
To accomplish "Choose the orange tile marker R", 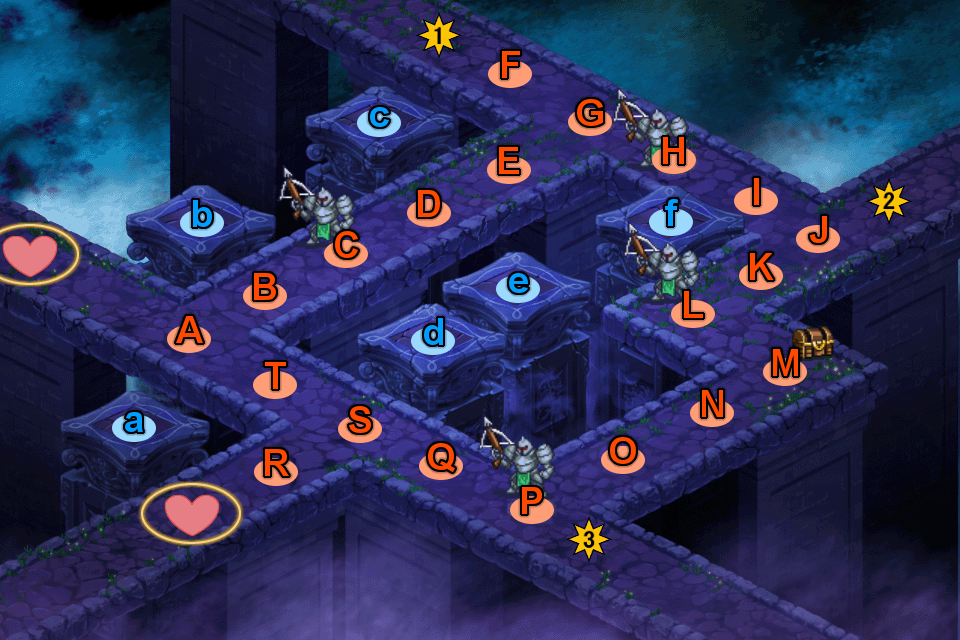I will (x=276, y=466).
